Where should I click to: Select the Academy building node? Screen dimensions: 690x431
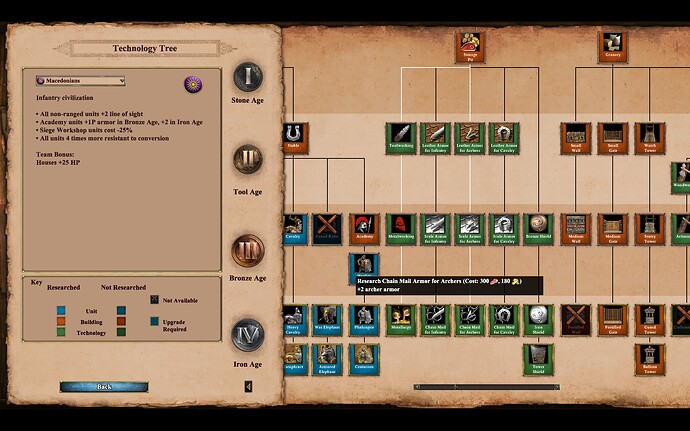coord(362,228)
